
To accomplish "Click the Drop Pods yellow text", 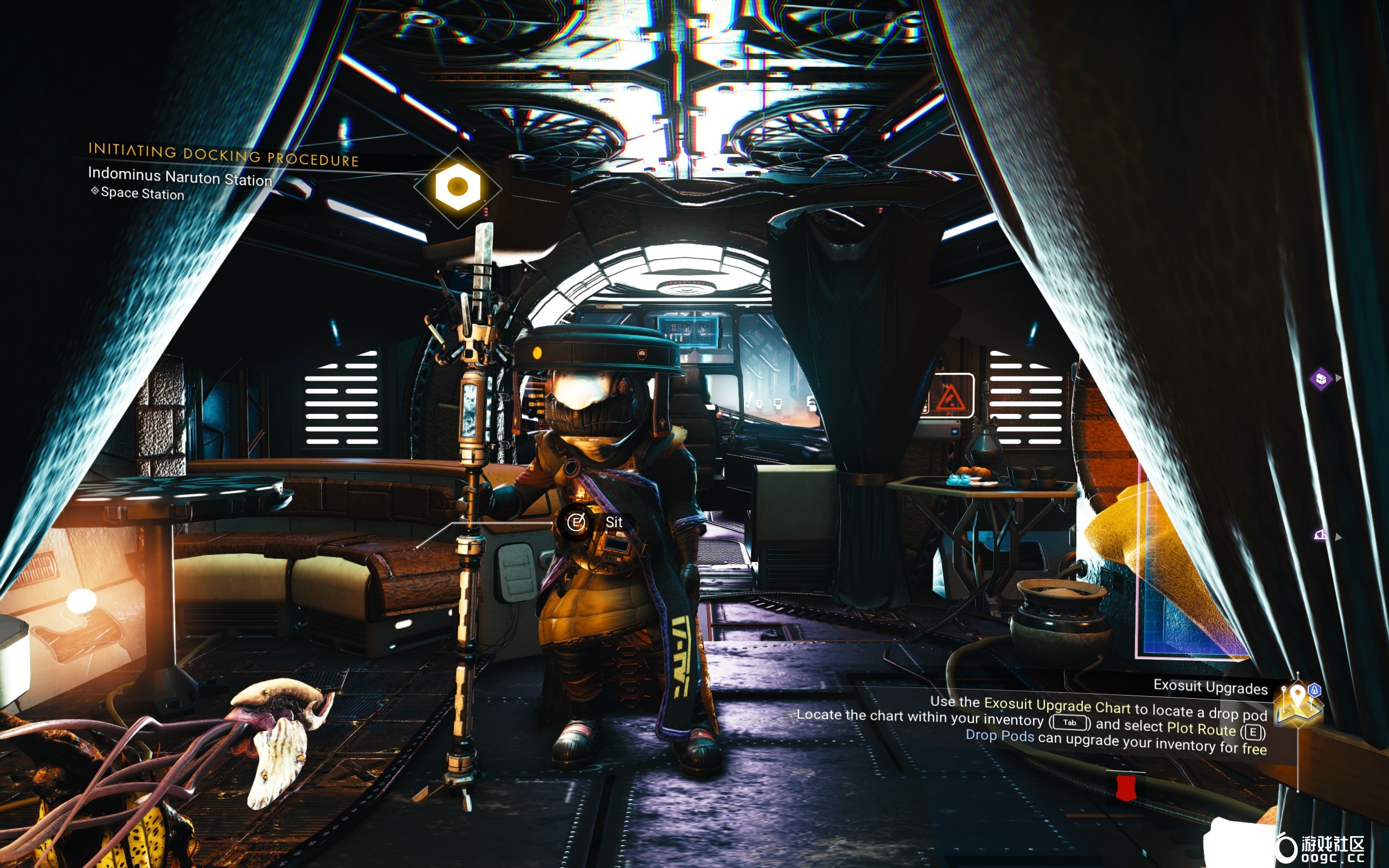I will point(1001,737).
